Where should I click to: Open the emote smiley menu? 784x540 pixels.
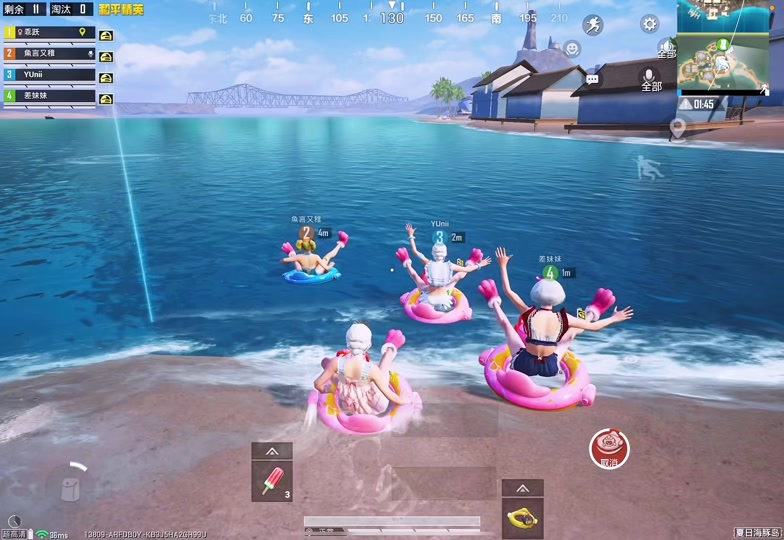572,48
